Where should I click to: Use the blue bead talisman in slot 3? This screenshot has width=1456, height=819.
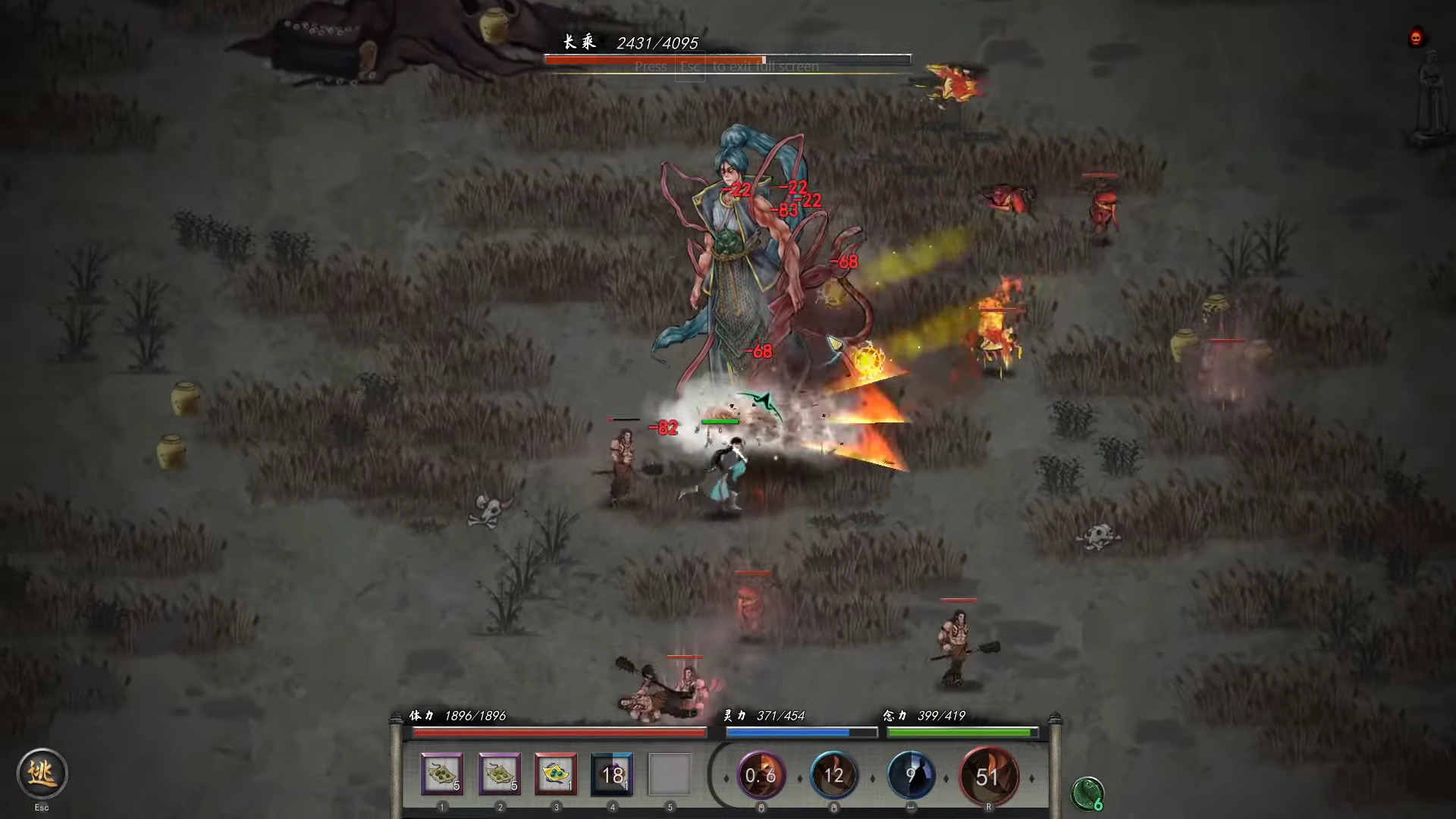pos(556,773)
